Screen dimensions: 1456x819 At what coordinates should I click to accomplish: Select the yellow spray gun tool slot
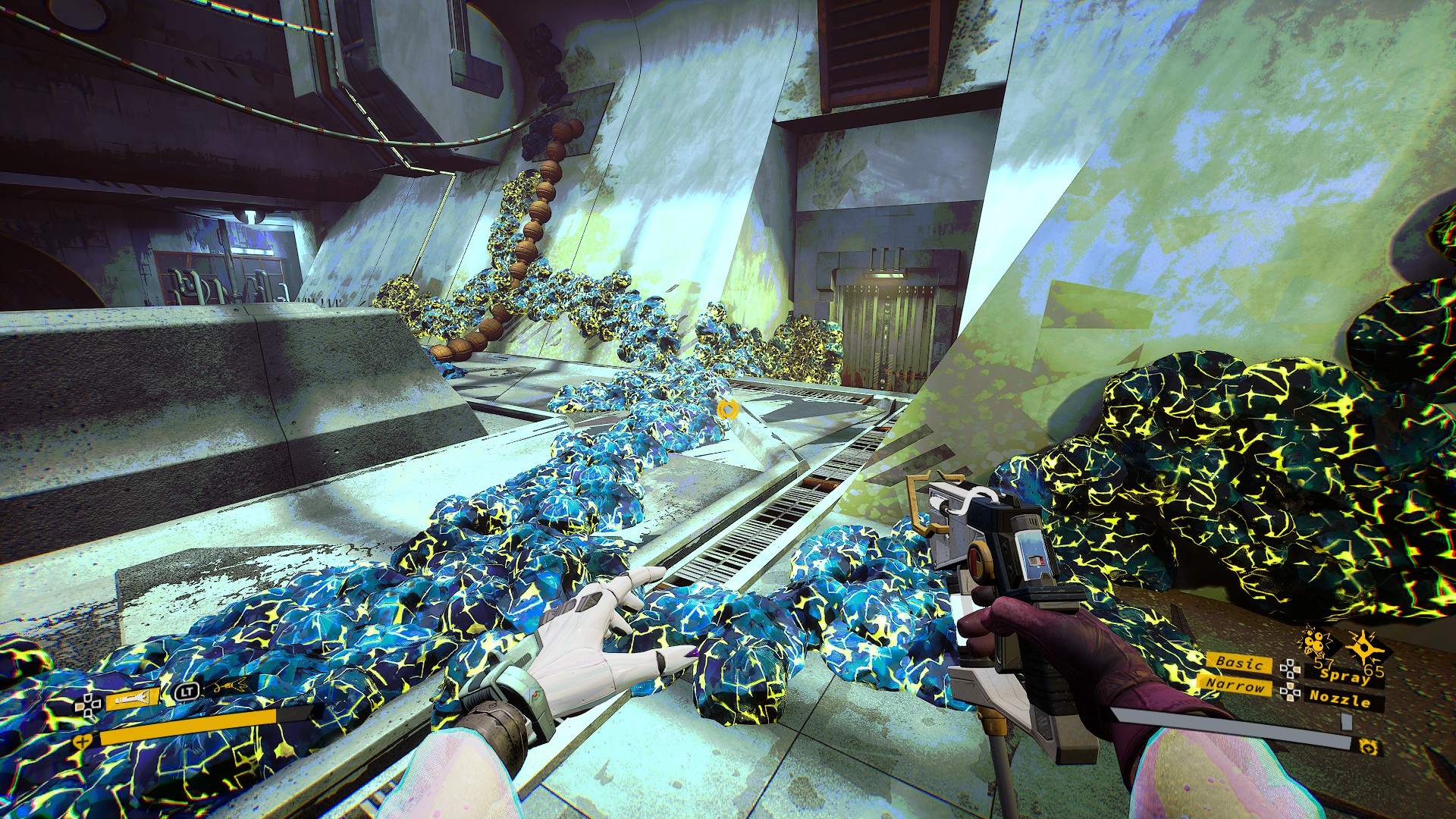[x=132, y=698]
